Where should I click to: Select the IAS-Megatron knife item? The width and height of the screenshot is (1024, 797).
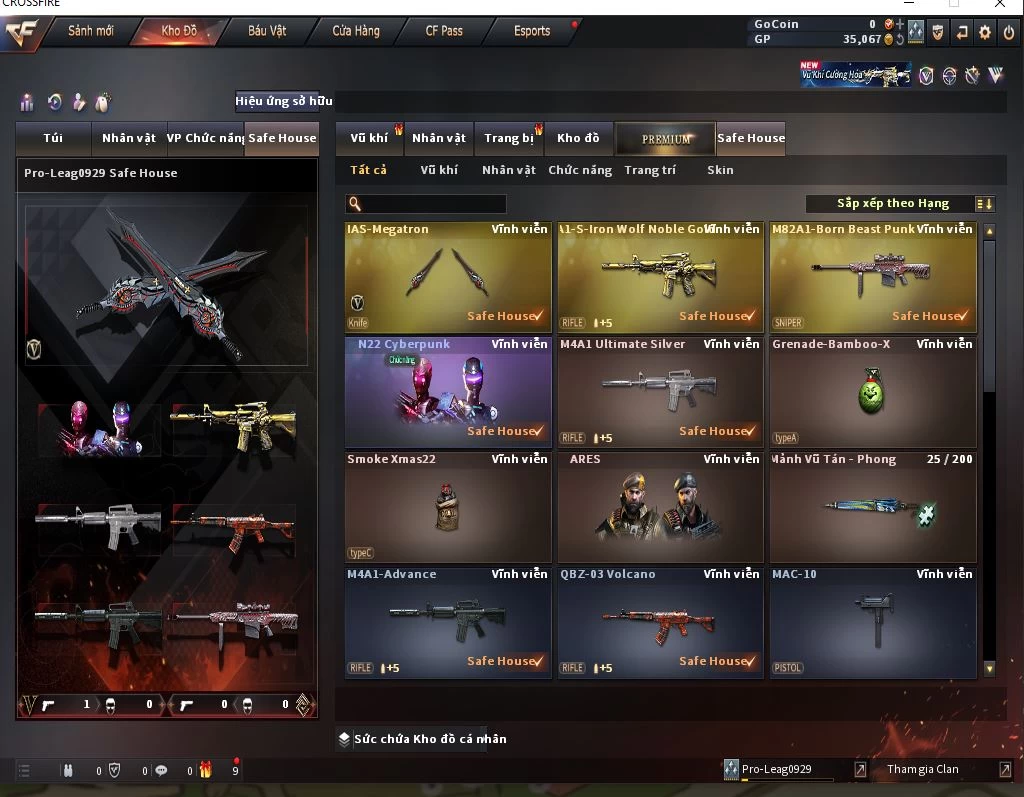click(448, 277)
